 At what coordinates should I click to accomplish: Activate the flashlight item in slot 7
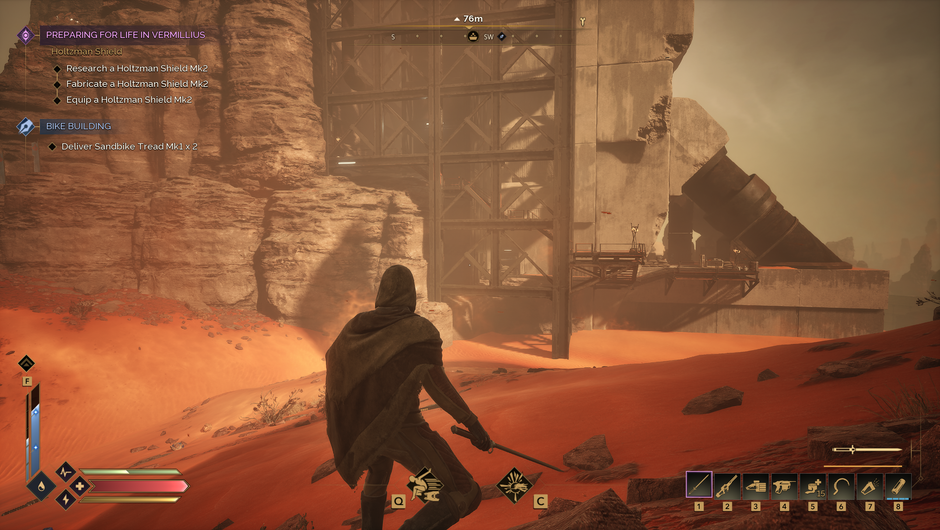tap(870, 485)
